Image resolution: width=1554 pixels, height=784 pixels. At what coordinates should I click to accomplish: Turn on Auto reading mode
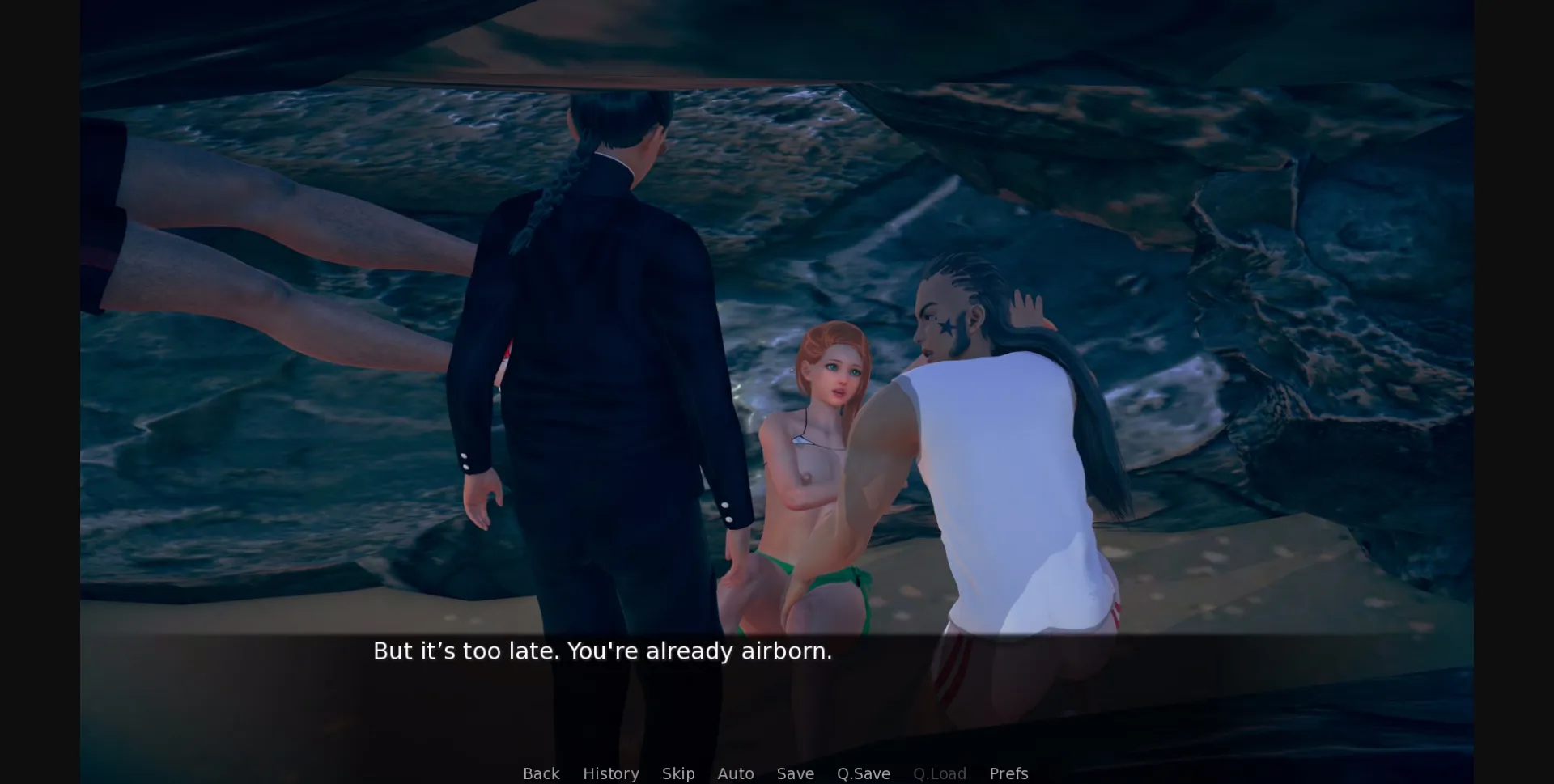(735, 773)
